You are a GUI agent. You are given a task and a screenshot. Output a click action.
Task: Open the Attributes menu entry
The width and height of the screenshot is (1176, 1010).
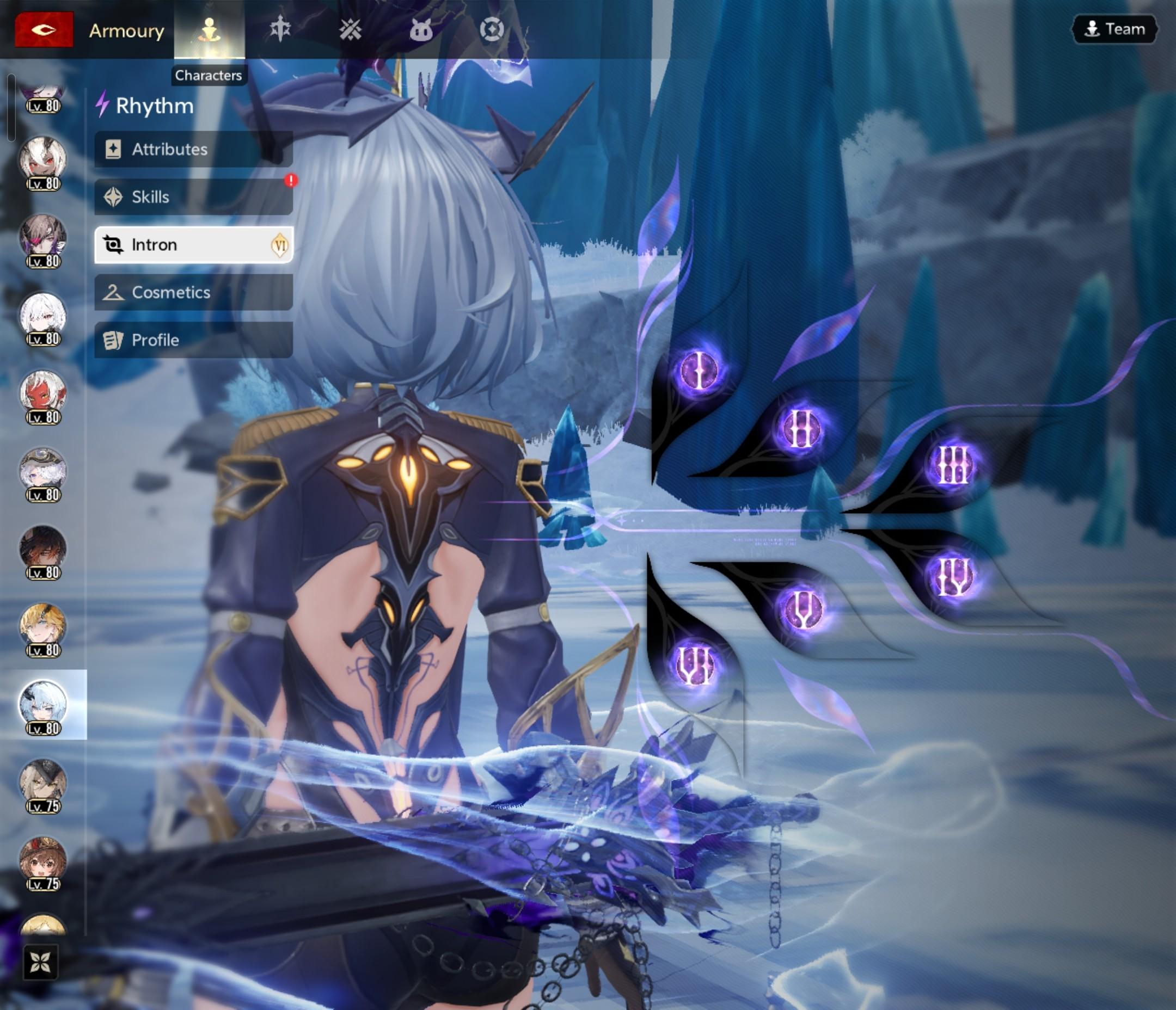tap(193, 149)
